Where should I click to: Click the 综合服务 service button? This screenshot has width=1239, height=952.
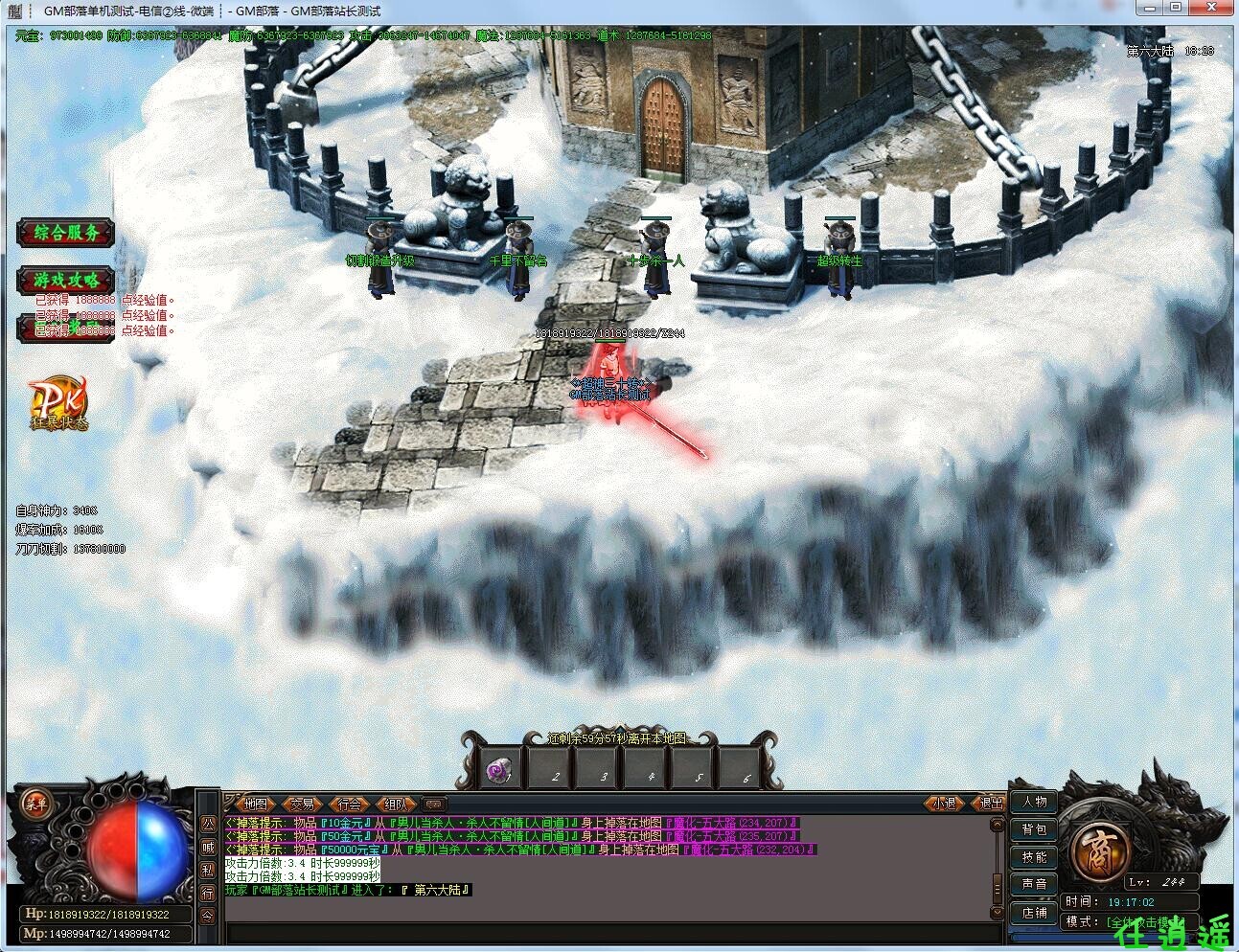click(65, 233)
